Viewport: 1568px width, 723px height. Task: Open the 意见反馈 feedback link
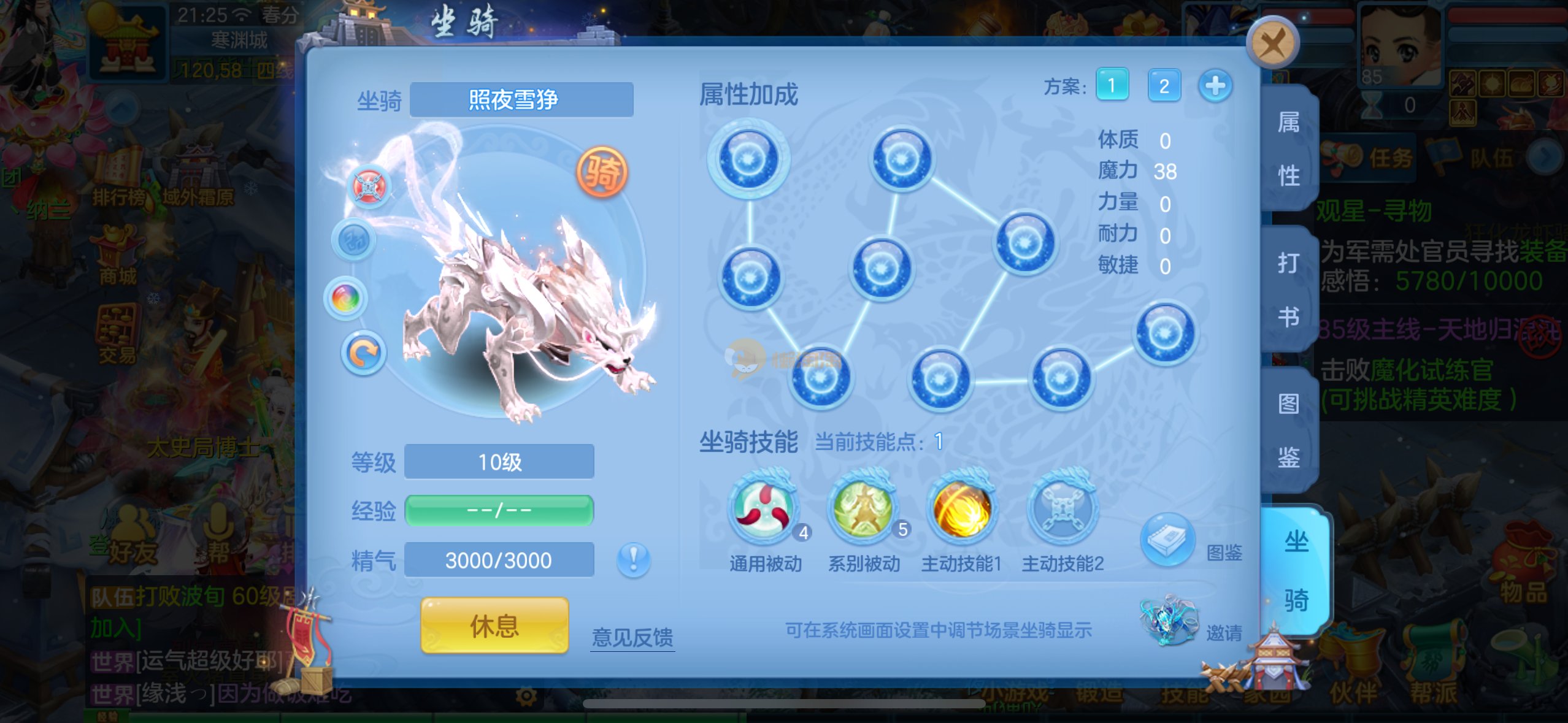(632, 637)
